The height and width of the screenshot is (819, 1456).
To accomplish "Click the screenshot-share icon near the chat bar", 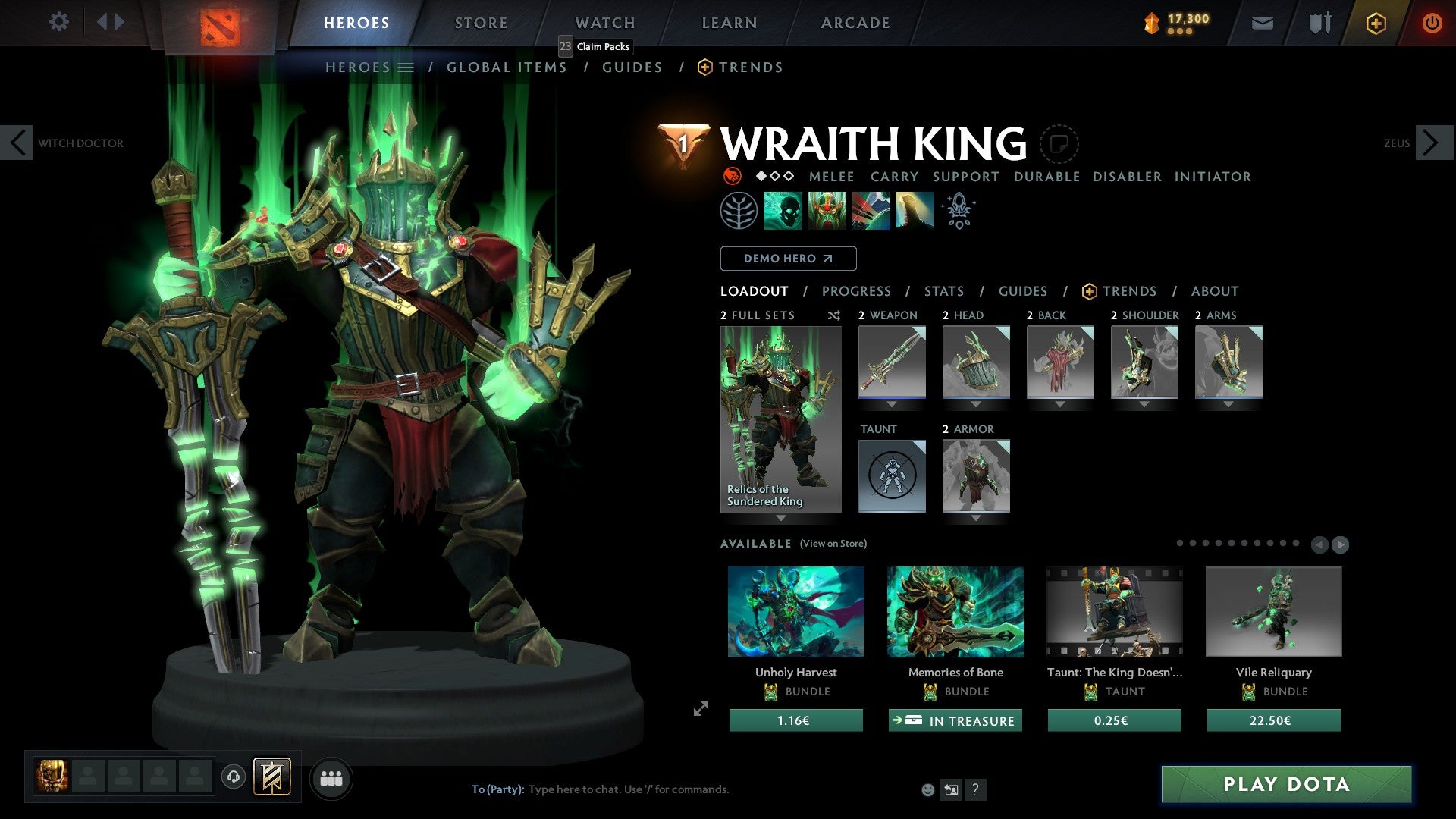I will (x=951, y=789).
